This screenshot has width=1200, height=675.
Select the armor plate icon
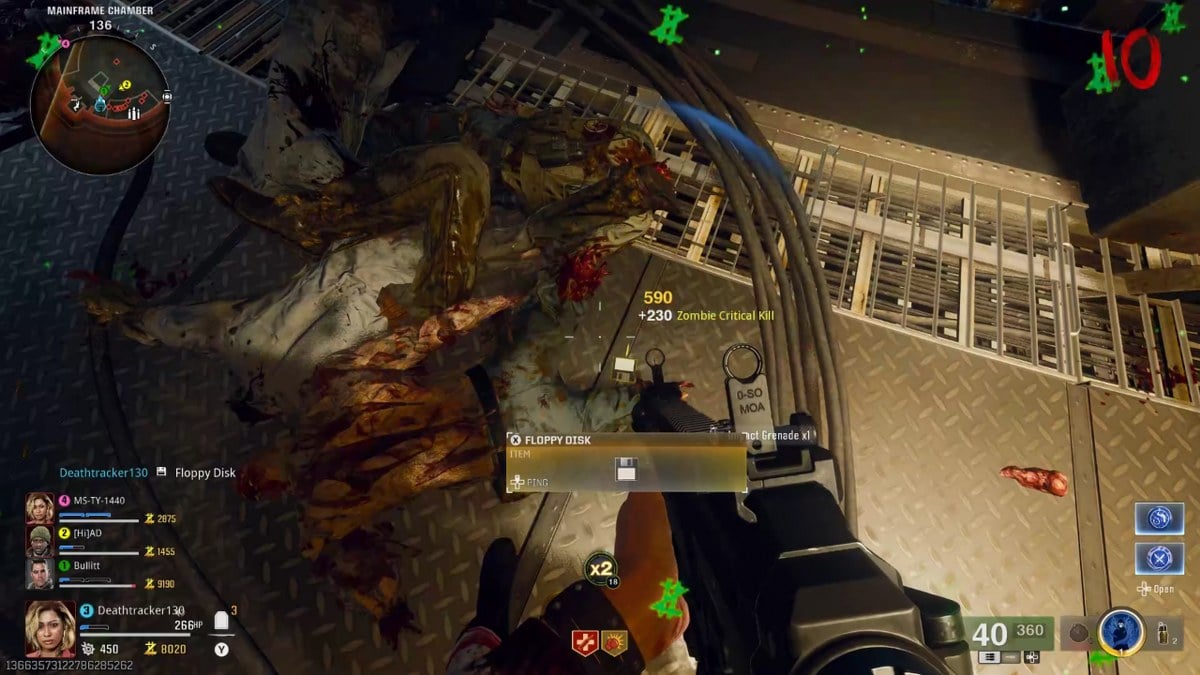[x=222, y=621]
